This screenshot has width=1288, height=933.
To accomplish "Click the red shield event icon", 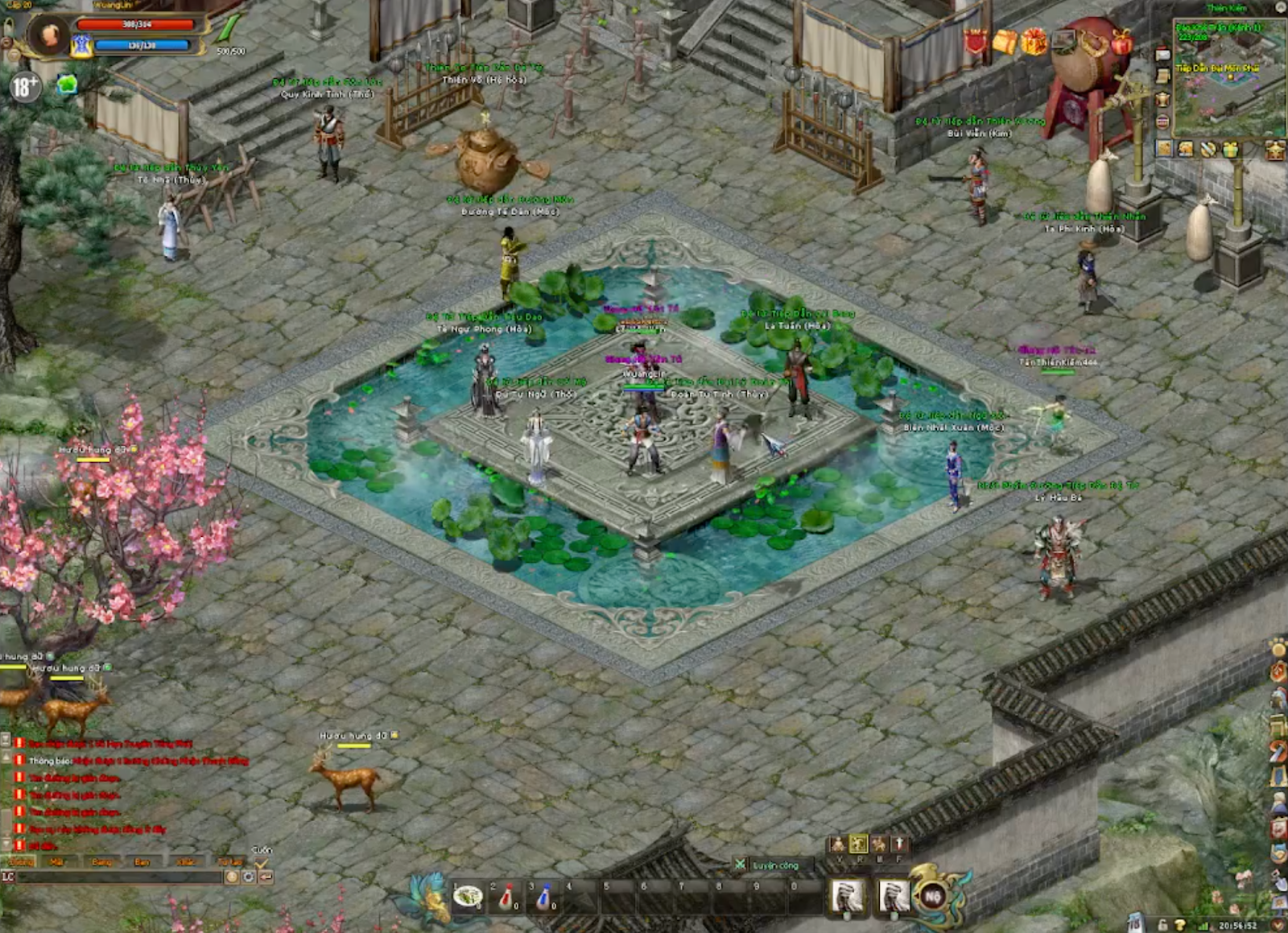I will [x=976, y=41].
